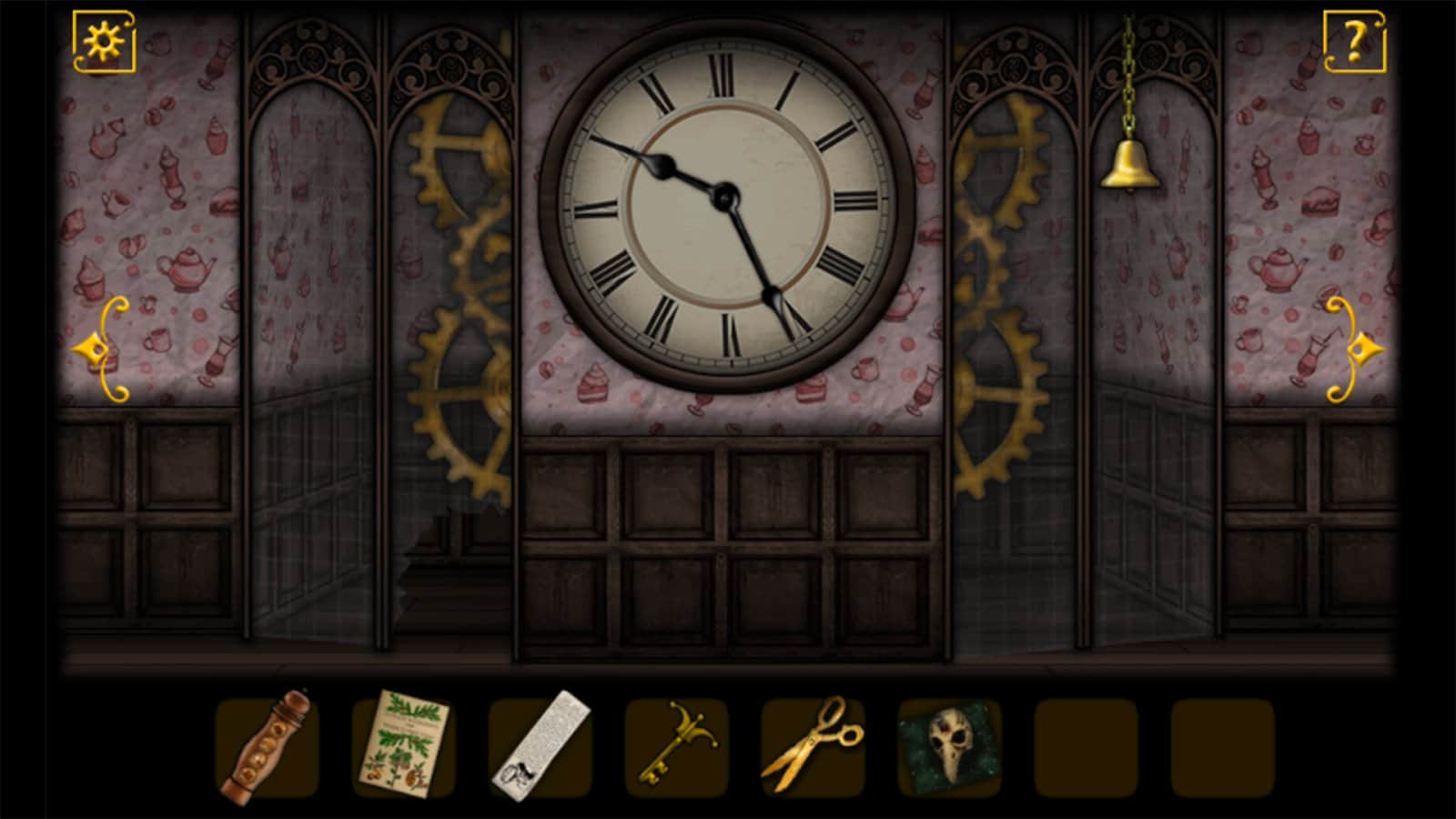Pick the newspaper clipping from inventory

540,744
